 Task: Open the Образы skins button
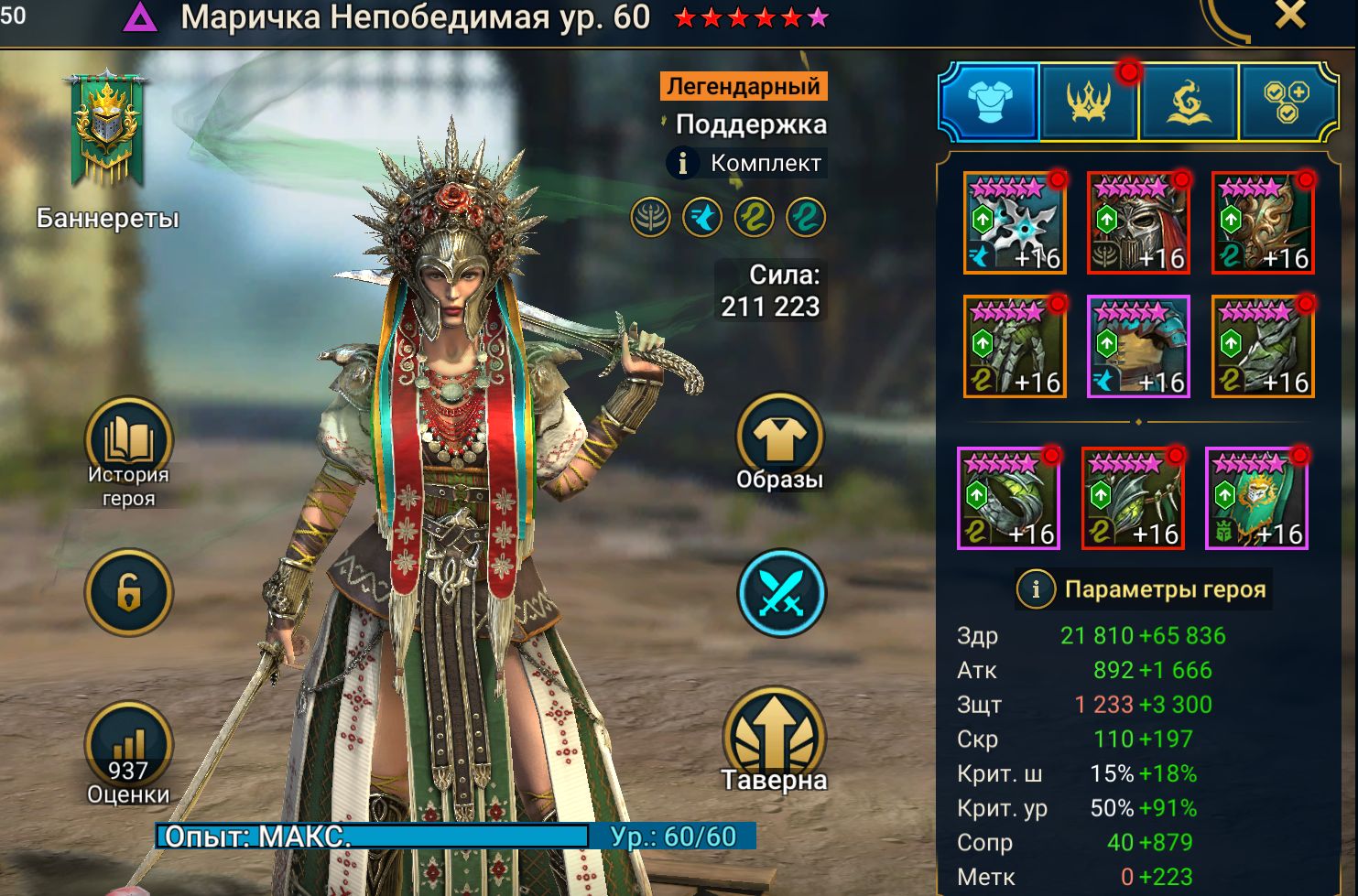[779, 439]
